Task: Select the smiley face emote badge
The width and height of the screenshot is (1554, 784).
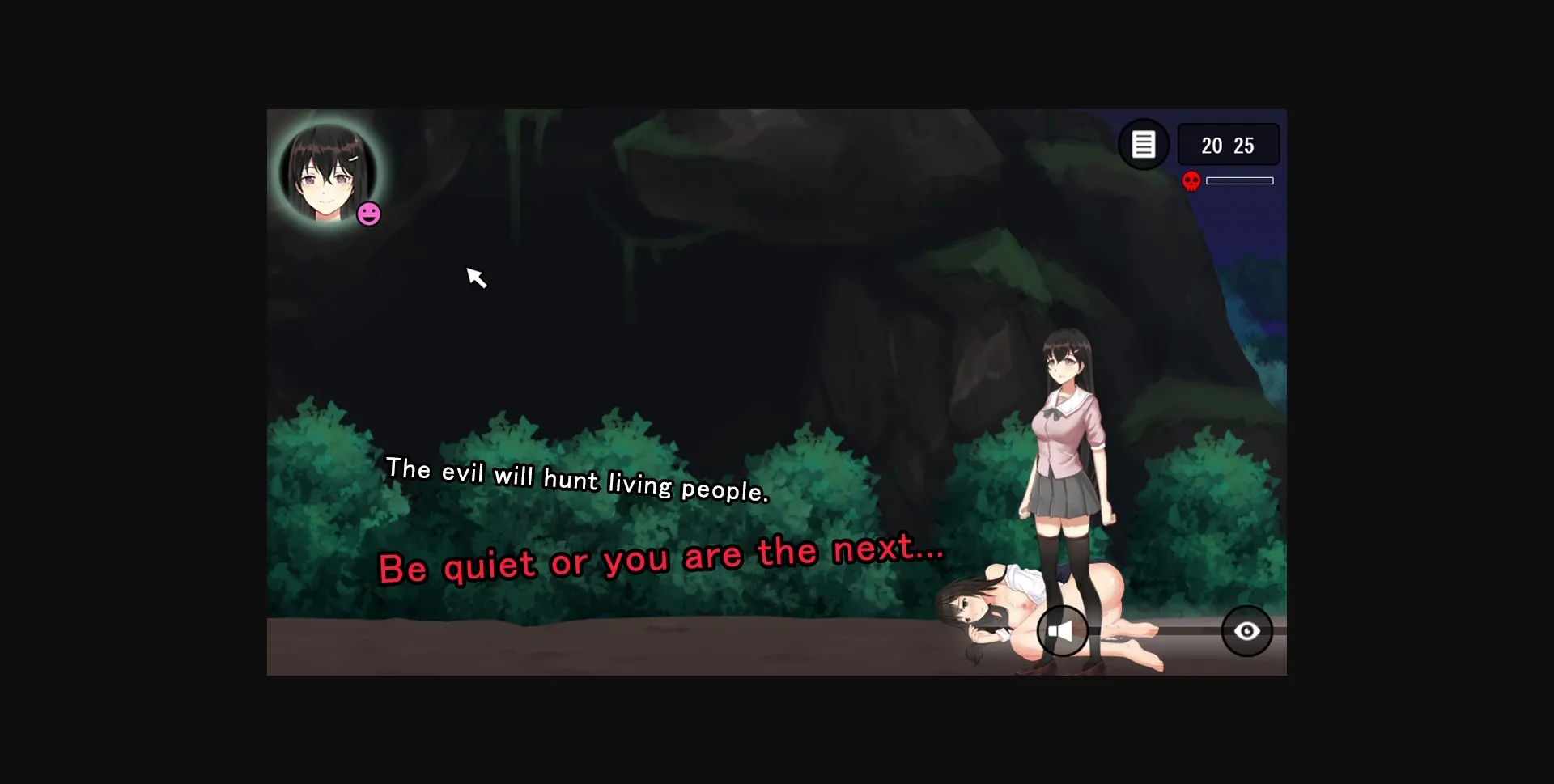Action: tap(368, 214)
